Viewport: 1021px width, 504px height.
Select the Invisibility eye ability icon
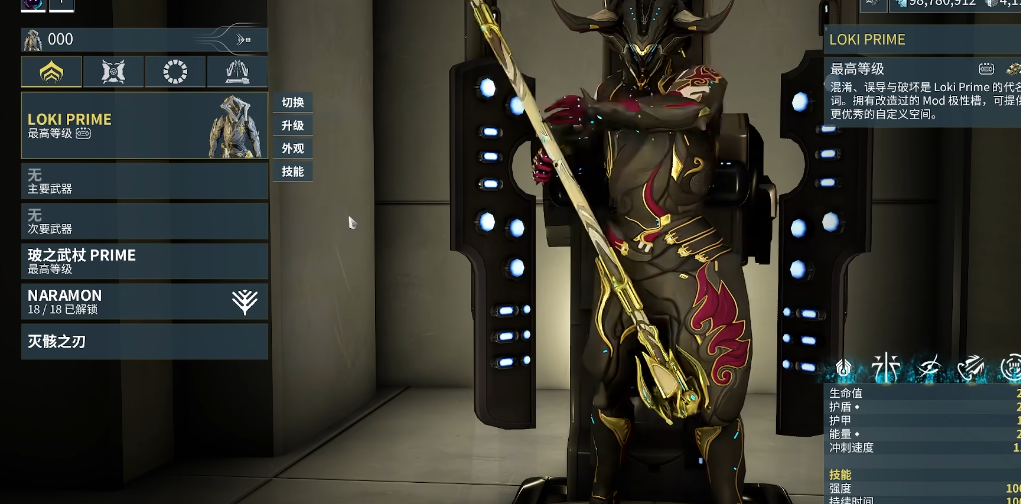coord(929,369)
